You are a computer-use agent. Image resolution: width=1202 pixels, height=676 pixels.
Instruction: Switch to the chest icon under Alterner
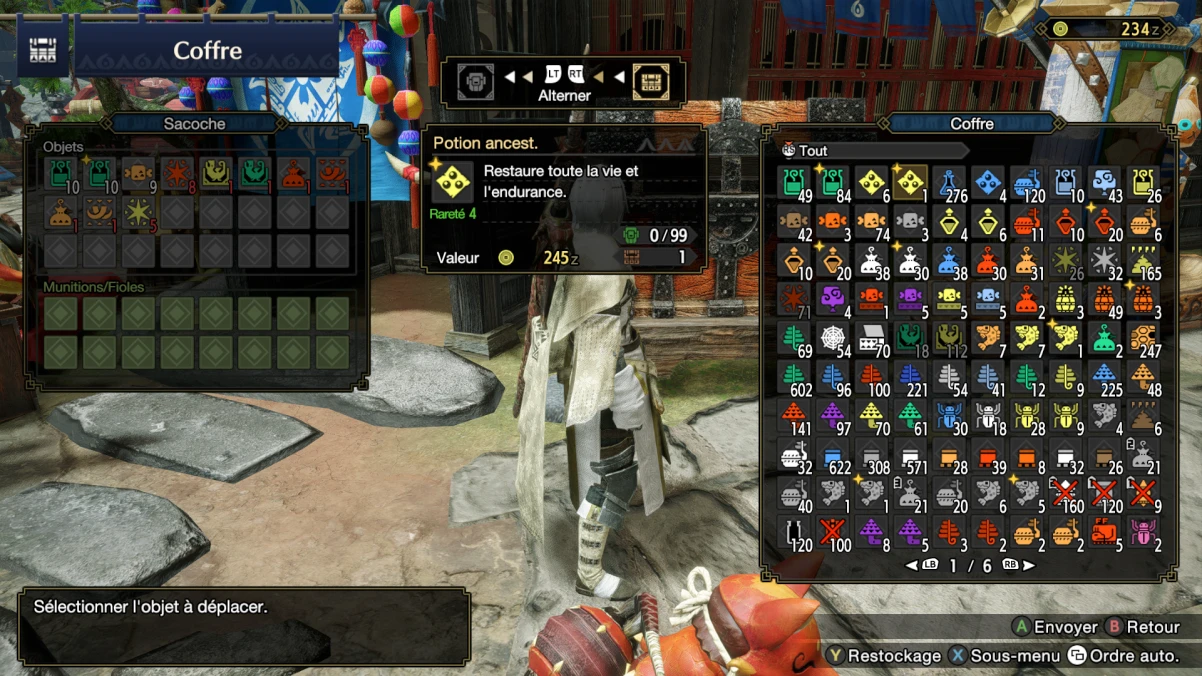tap(651, 81)
